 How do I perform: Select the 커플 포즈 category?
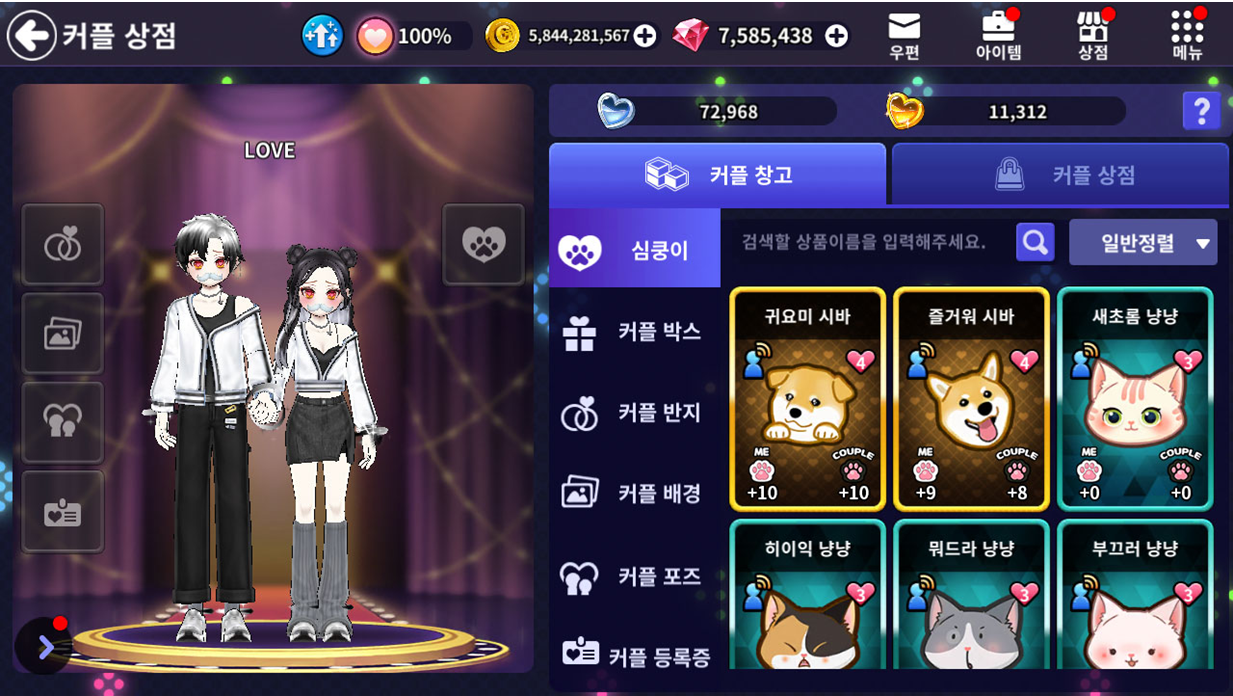point(635,576)
